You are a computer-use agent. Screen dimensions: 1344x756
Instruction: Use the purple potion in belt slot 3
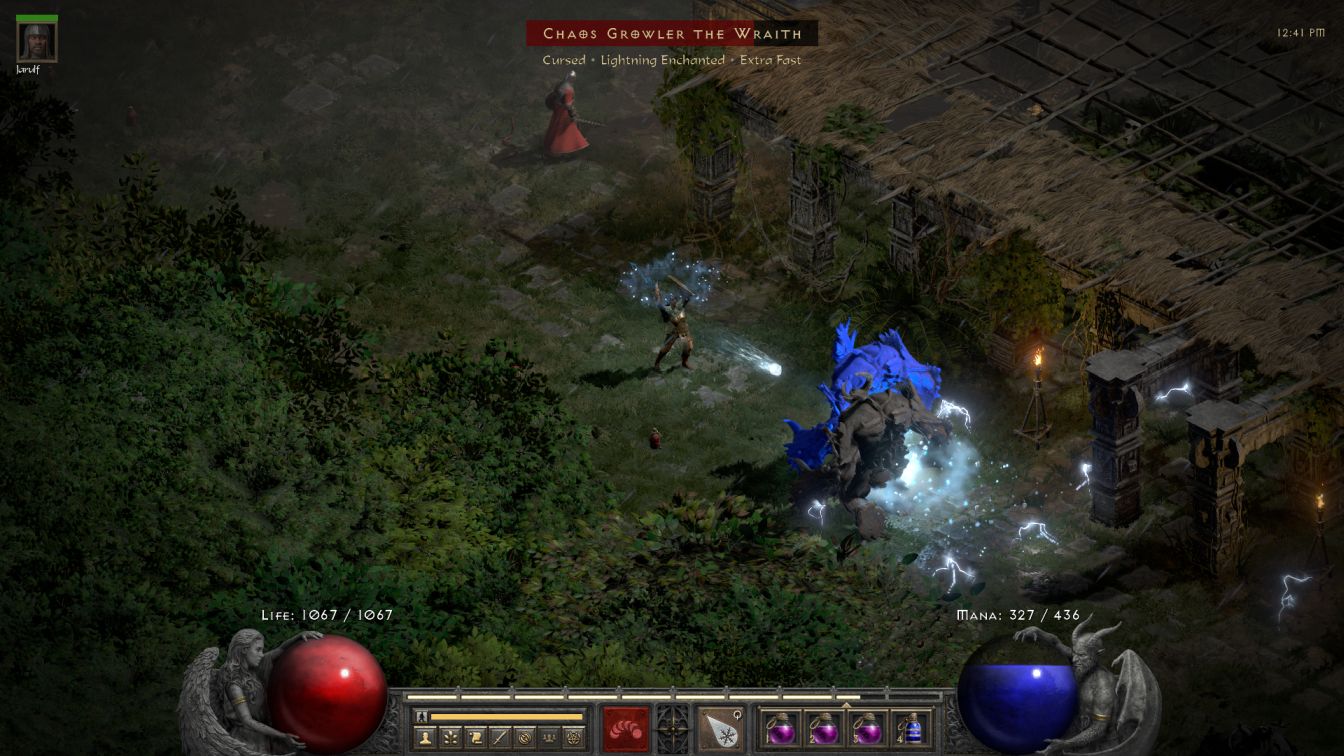tap(867, 729)
